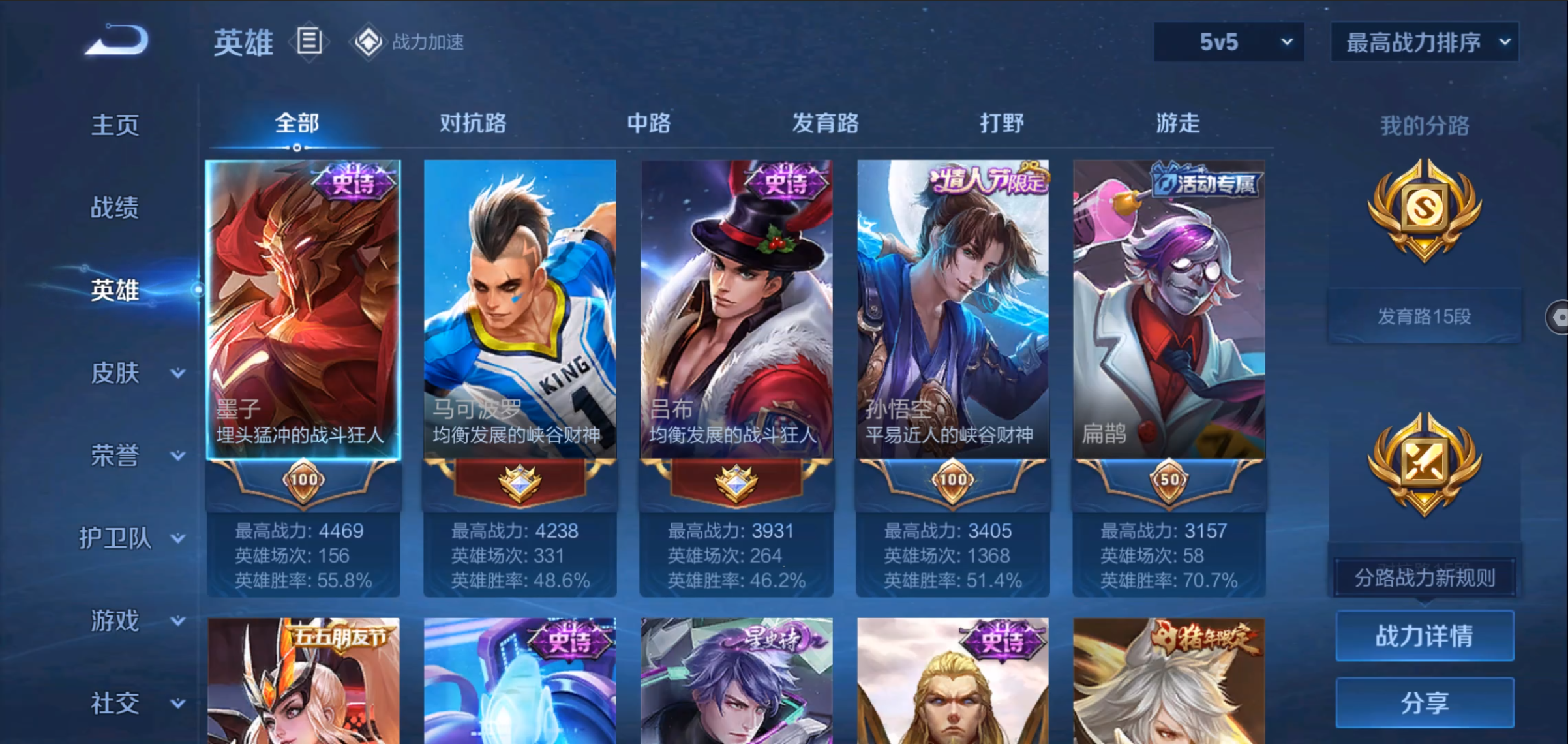The image size is (1568, 744).
Task: Open 主页 in the side menu
Action: [x=115, y=125]
